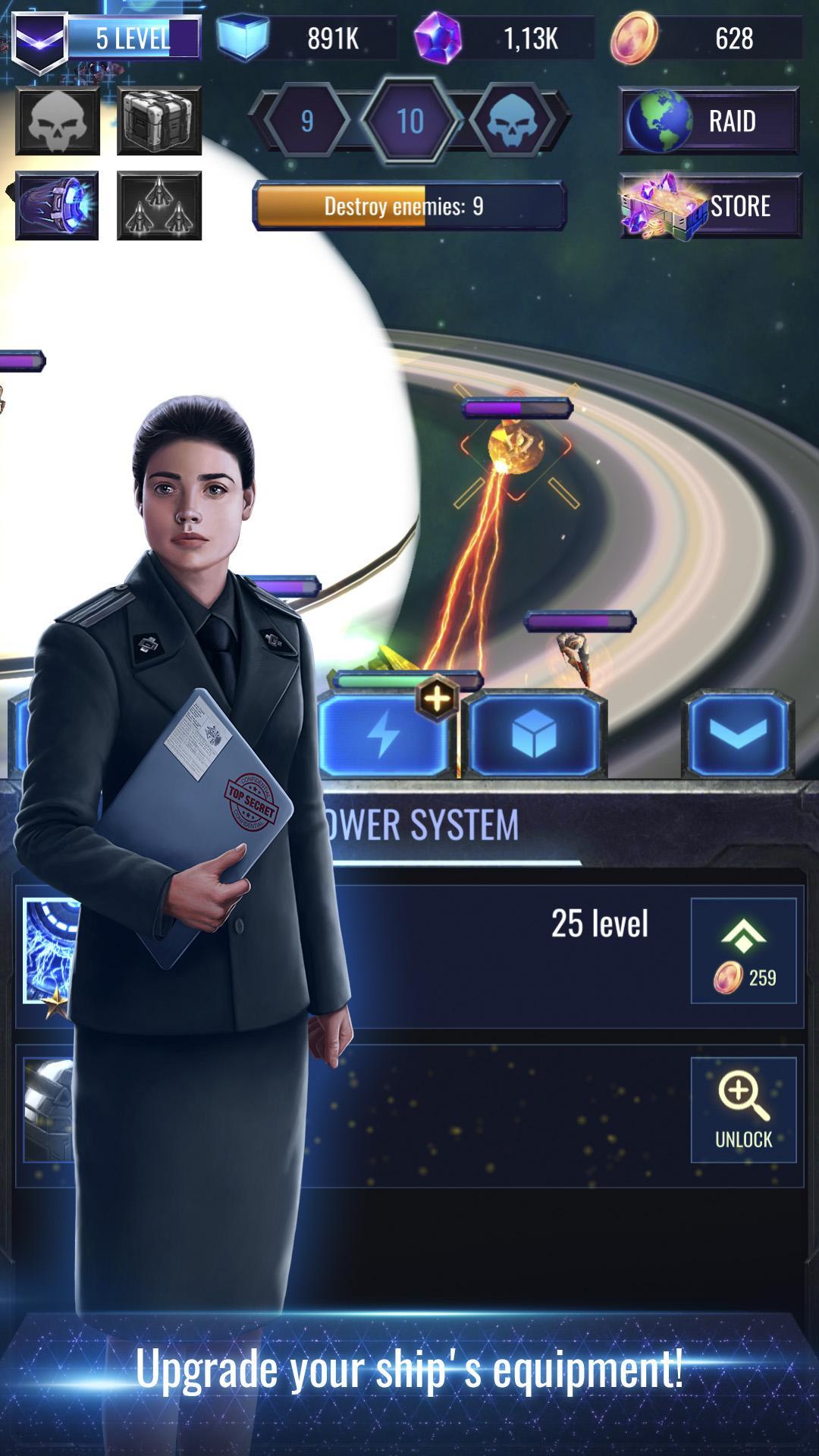The image size is (819, 1456).
Task: Unlock the second equipment item
Action: (x=743, y=1110)
